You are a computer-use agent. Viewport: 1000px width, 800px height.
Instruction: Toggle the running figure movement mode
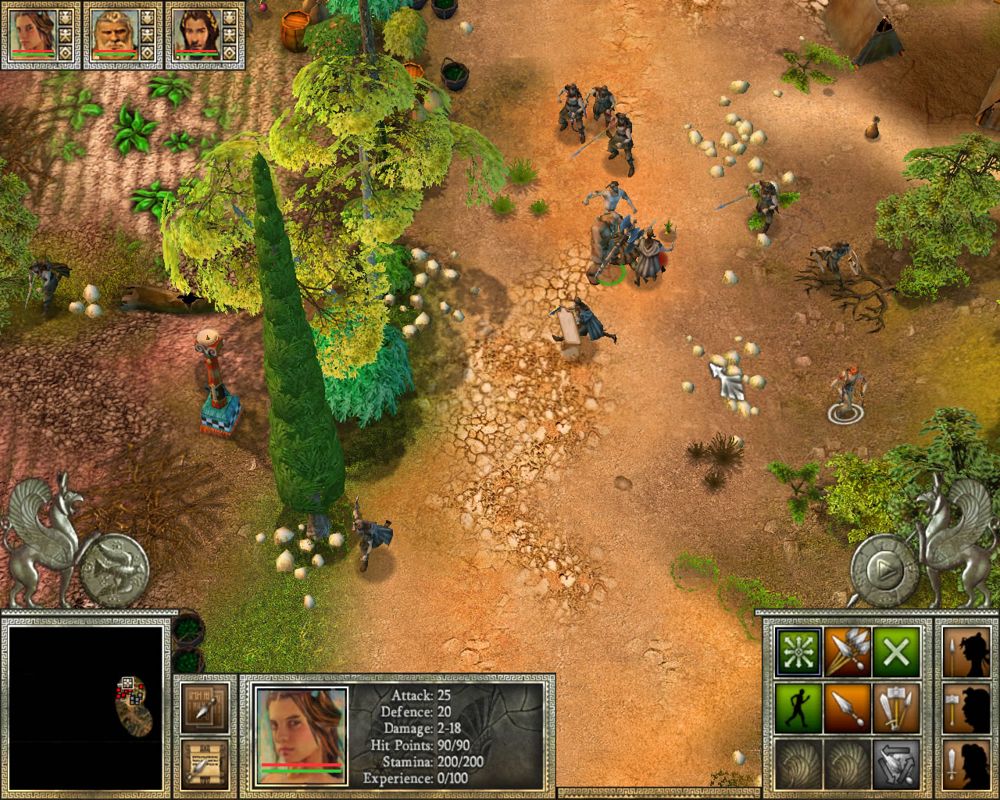(799, 708)
